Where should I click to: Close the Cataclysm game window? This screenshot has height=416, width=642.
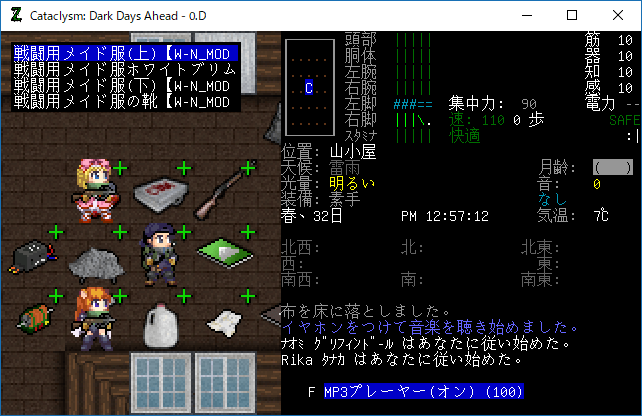618,16
